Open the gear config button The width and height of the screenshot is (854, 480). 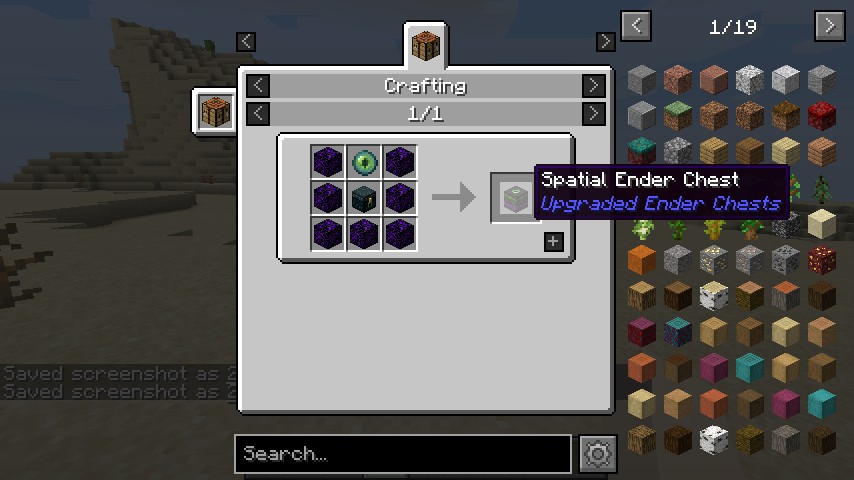click(x=597, y=454)
